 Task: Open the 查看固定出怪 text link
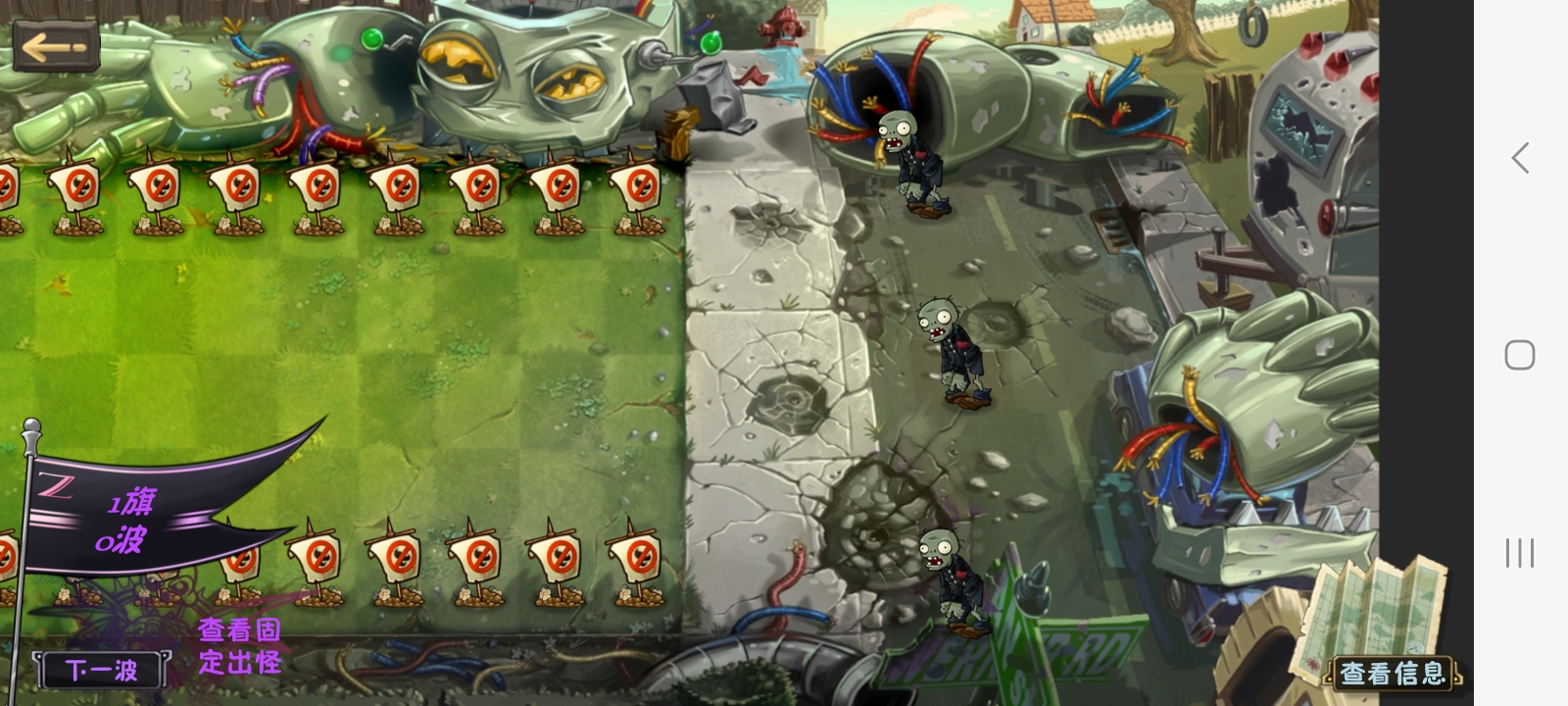click(240, 646)
